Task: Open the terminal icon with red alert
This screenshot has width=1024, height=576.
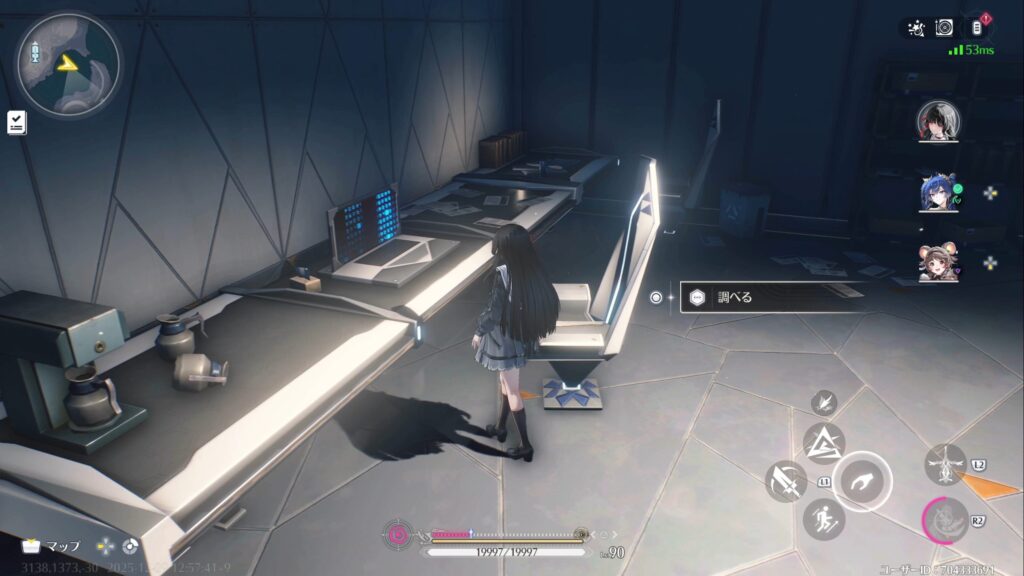Action: pyautogui.click(x=977, y=28)
